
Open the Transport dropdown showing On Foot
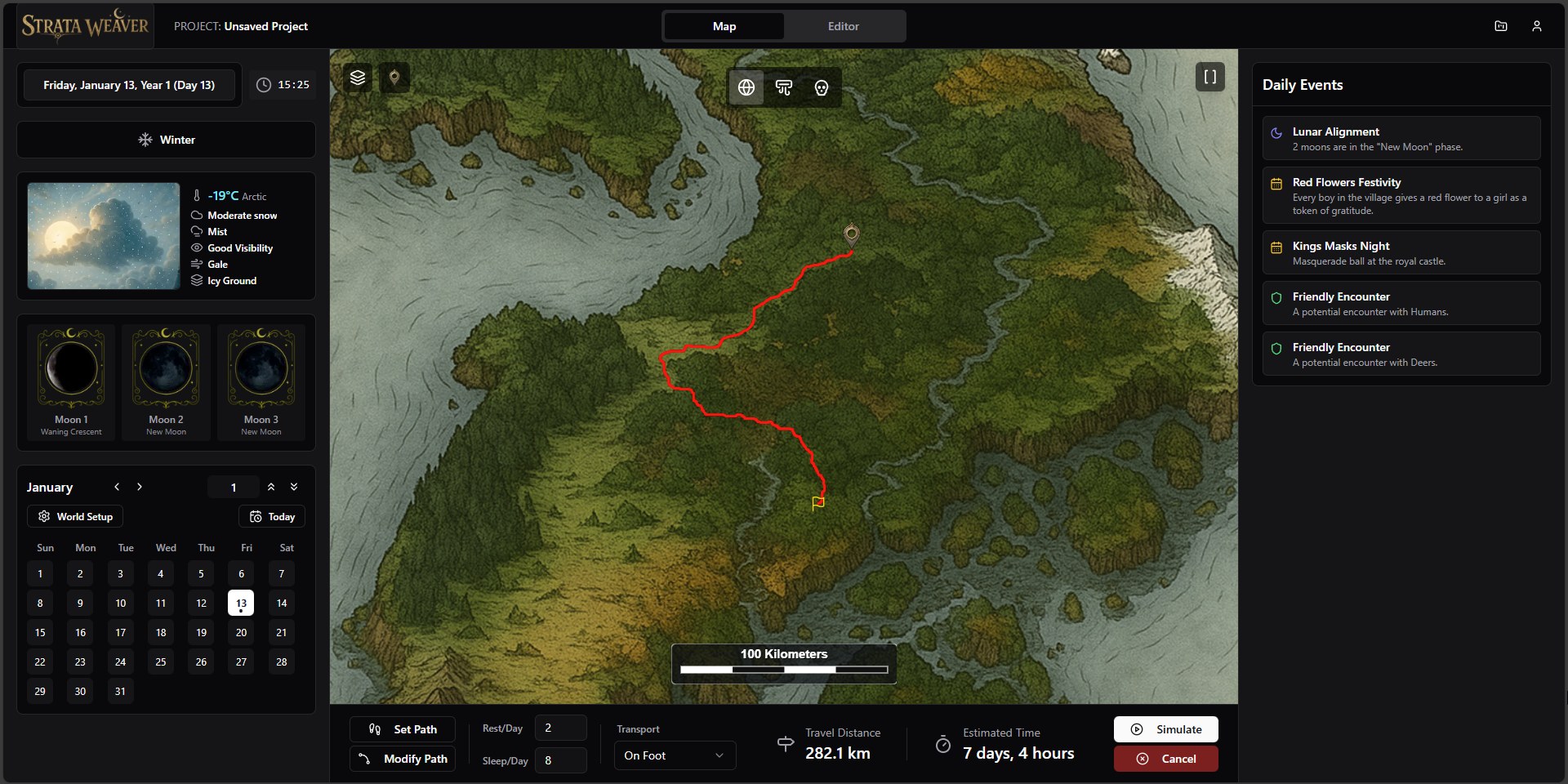[674, 755]
